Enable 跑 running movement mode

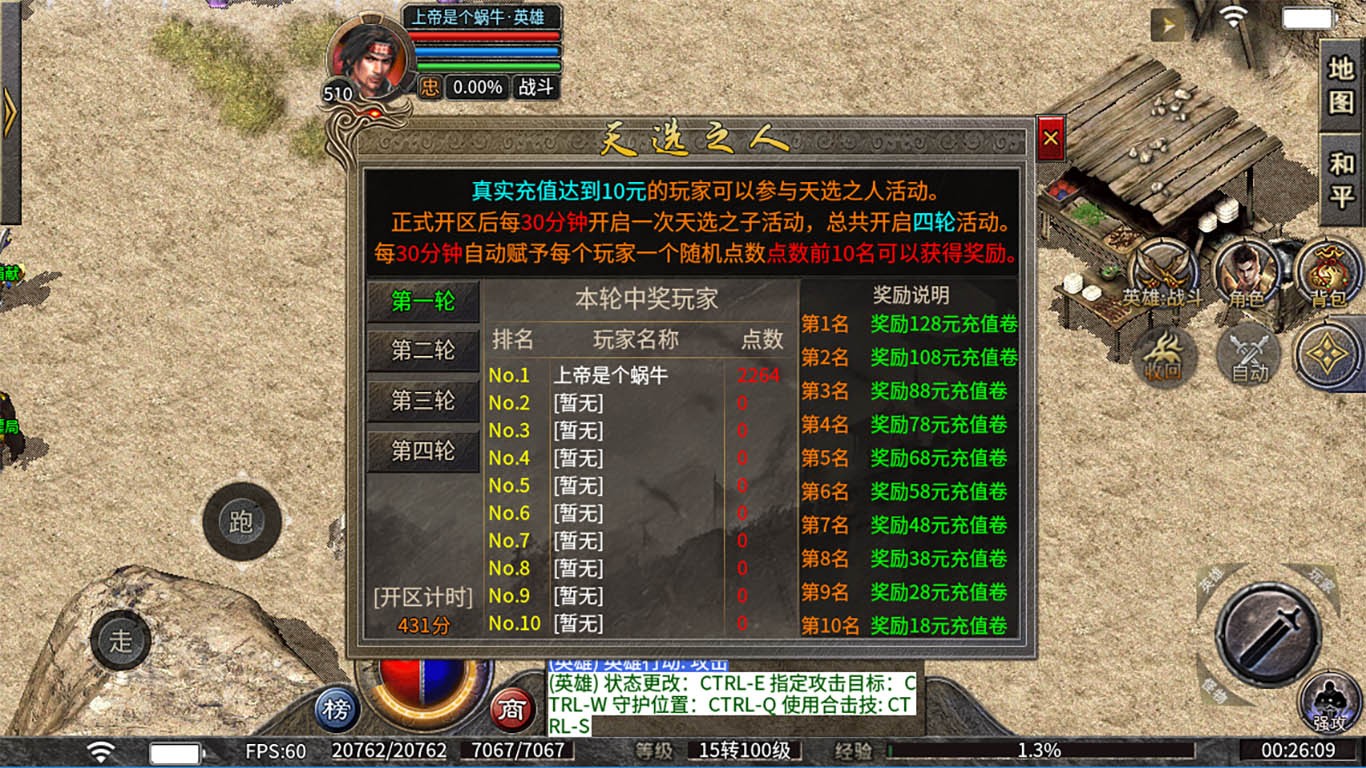point(243,521)
